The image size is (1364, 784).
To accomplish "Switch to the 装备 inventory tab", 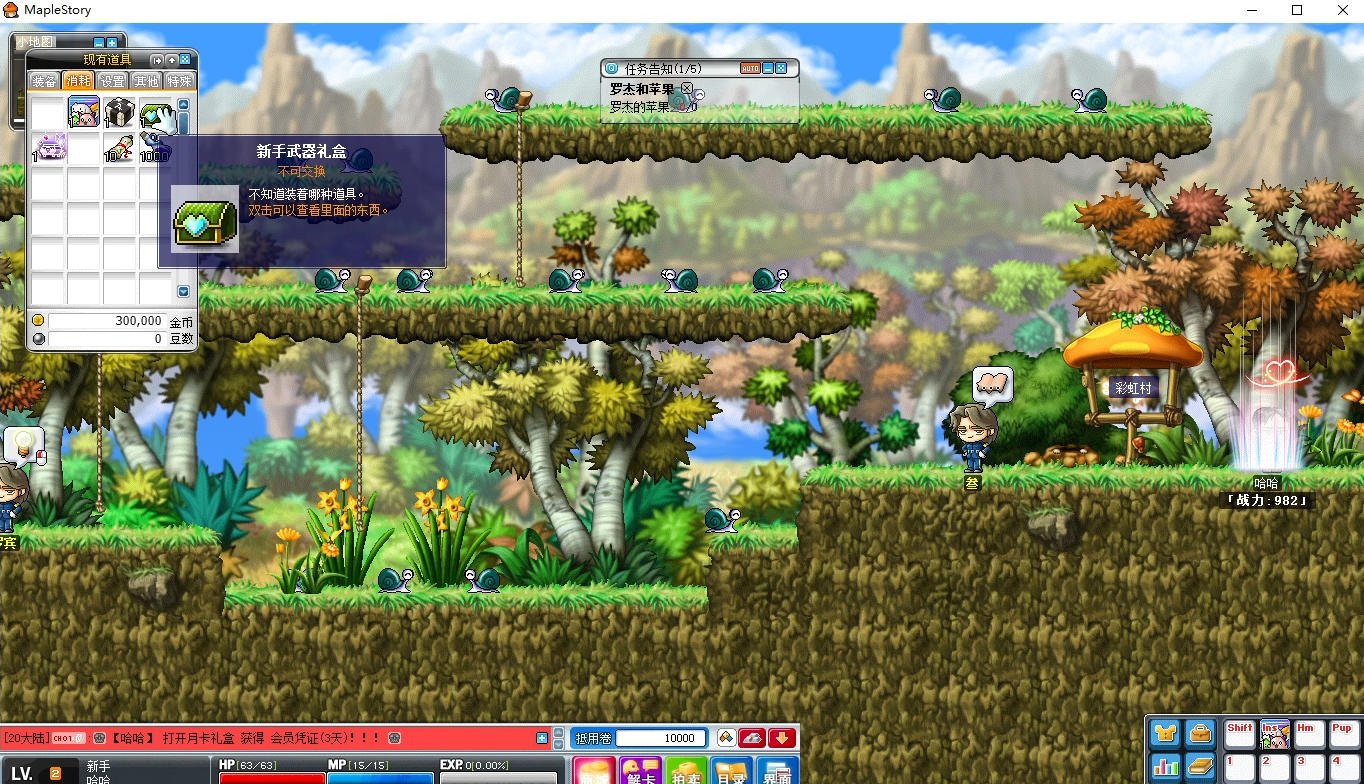I will pyautogui.click(x=44, y=81).
